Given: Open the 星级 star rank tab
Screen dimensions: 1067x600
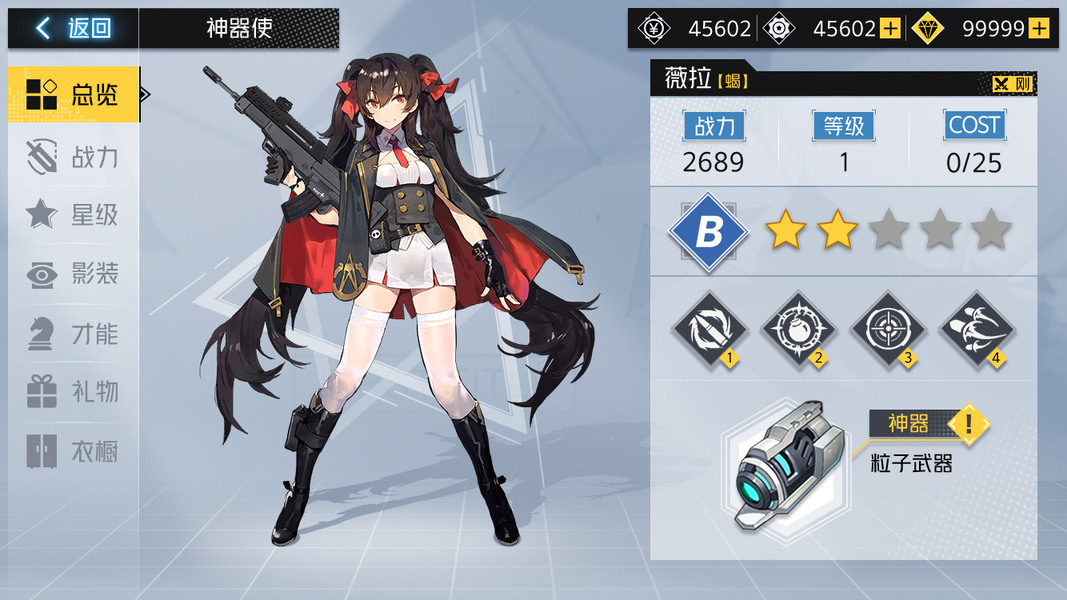Looking at the screenshot, I should pyautogui.click(x=73, y=214).
